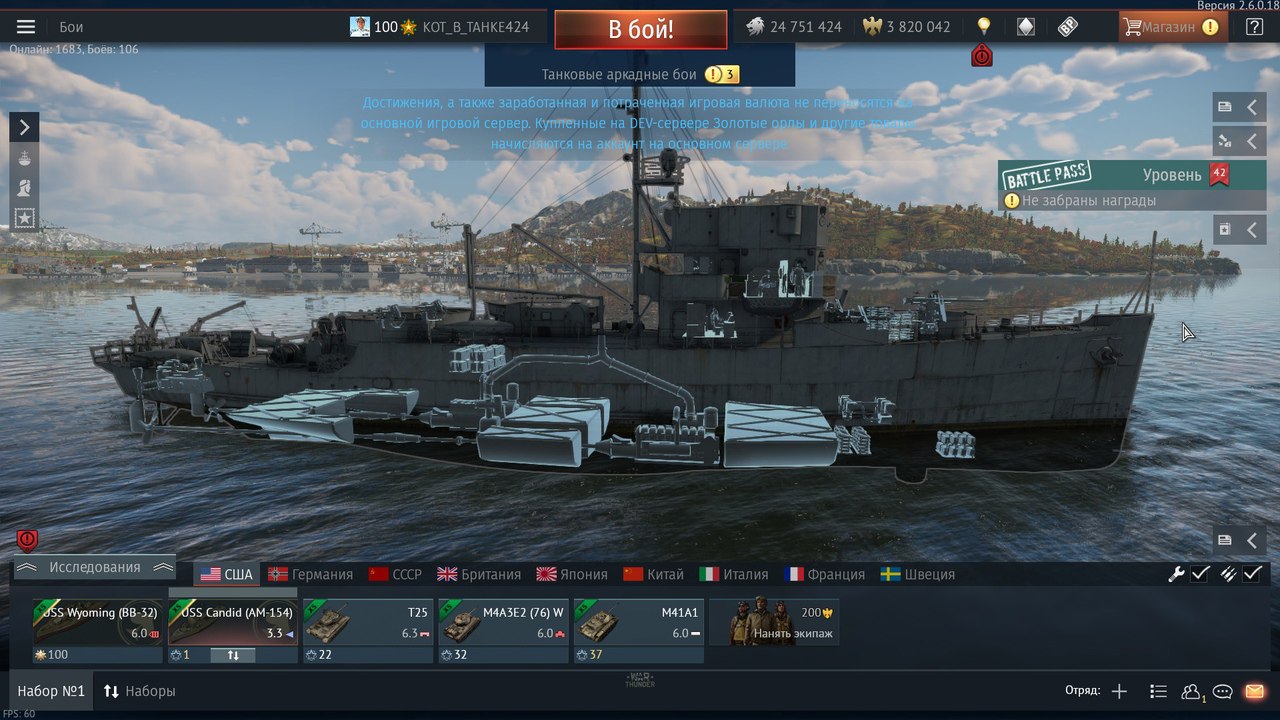The height and width of the screenshot is (720, 1280).
Task: Open the Исследования research panel
Action: coord(95,567)
